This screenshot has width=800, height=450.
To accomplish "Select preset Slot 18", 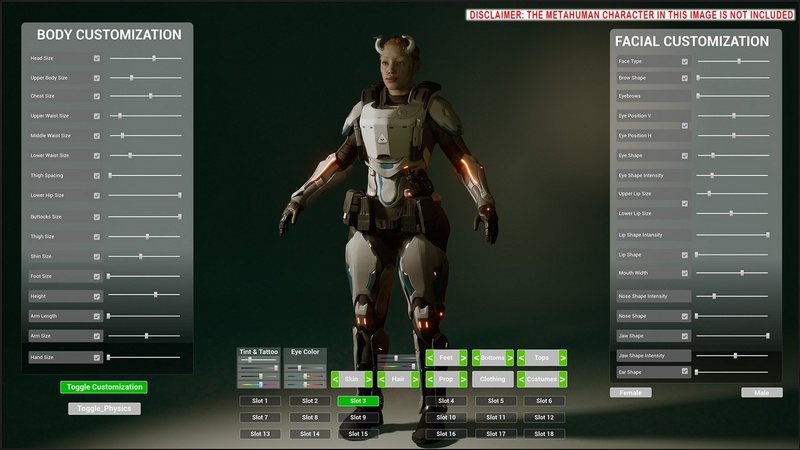I will coord(543,434).
